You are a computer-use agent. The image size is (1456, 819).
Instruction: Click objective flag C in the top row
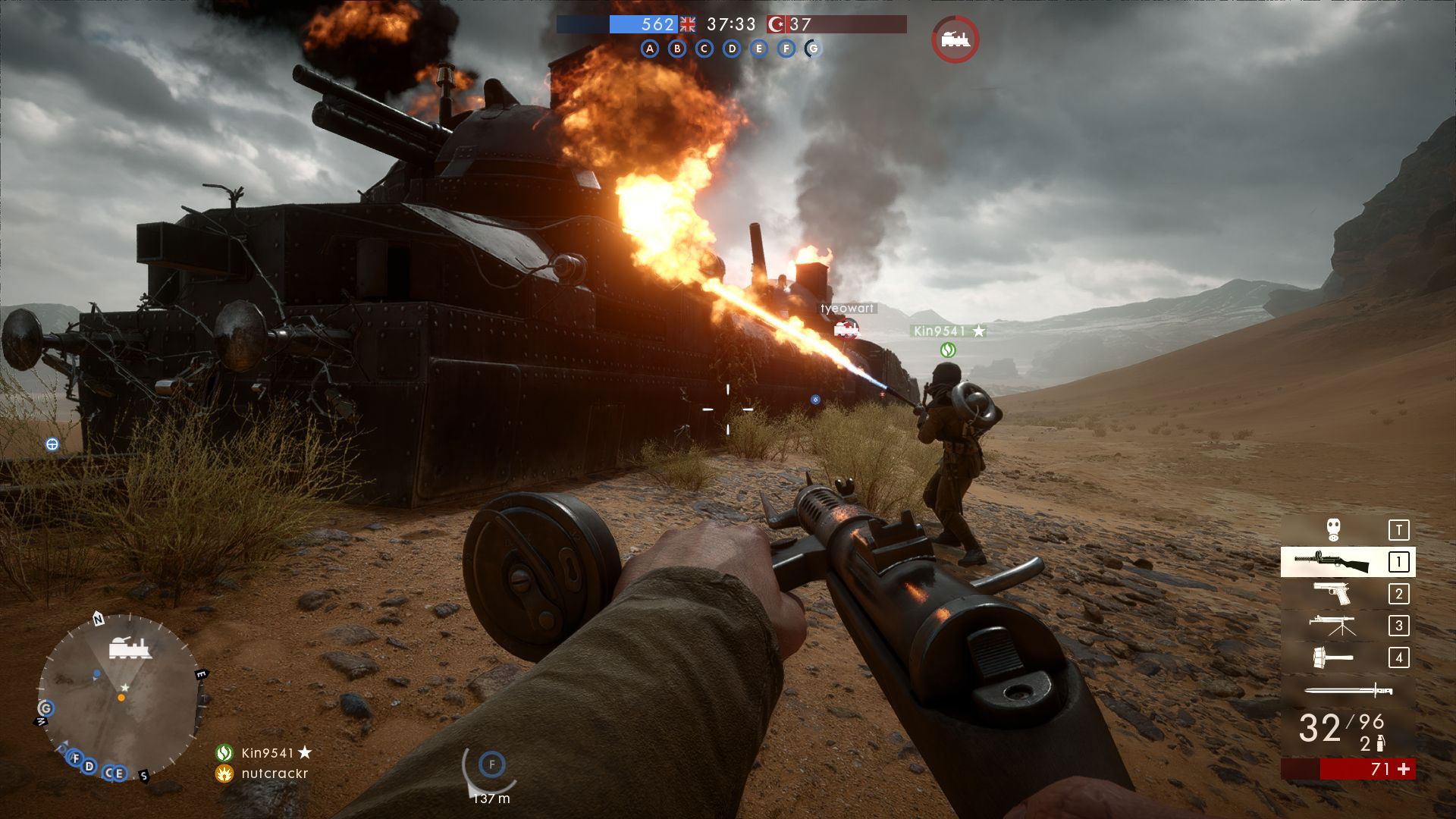[704, 49]
